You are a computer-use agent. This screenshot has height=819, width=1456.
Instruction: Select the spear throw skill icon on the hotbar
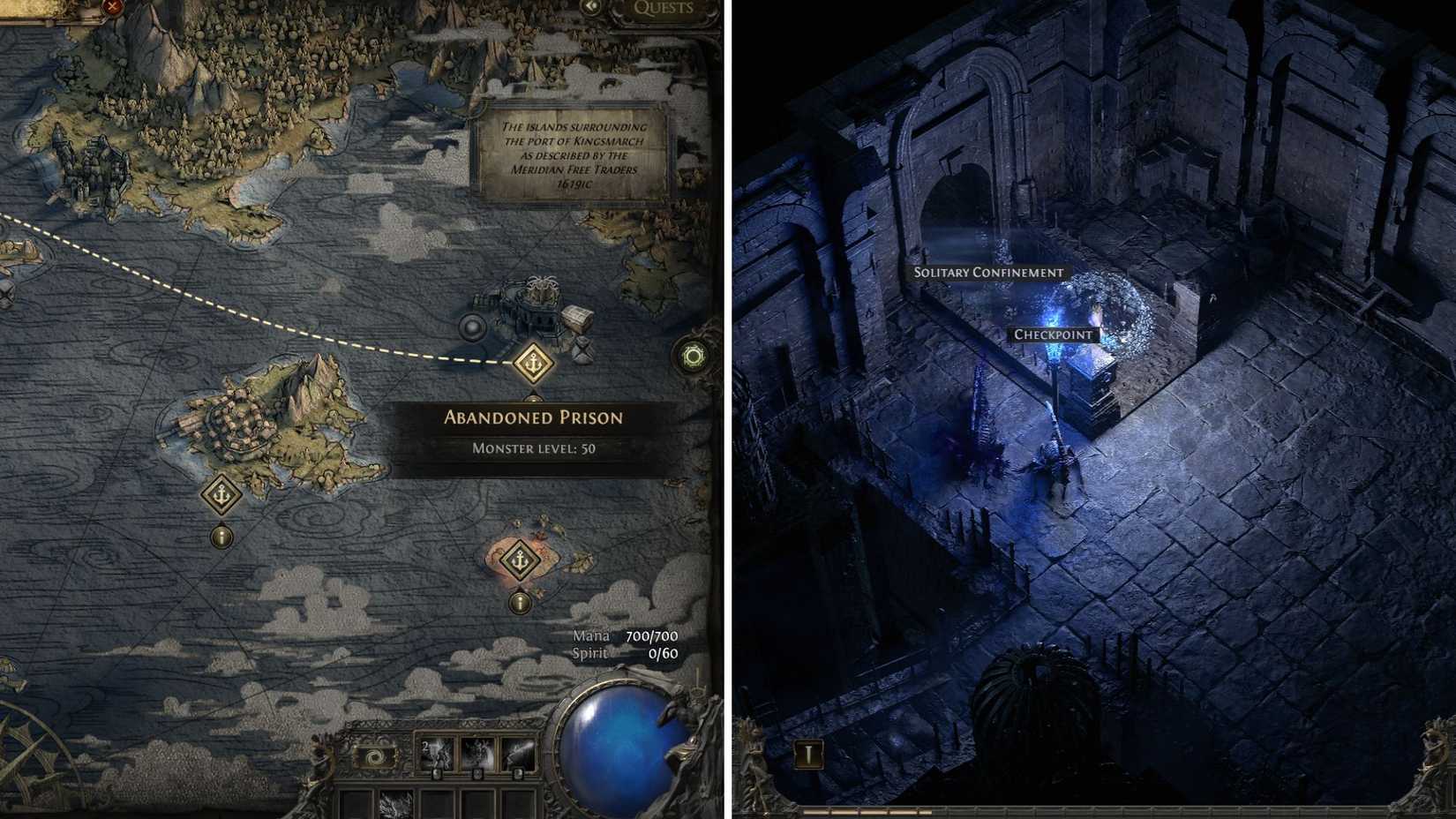(519, 753)
